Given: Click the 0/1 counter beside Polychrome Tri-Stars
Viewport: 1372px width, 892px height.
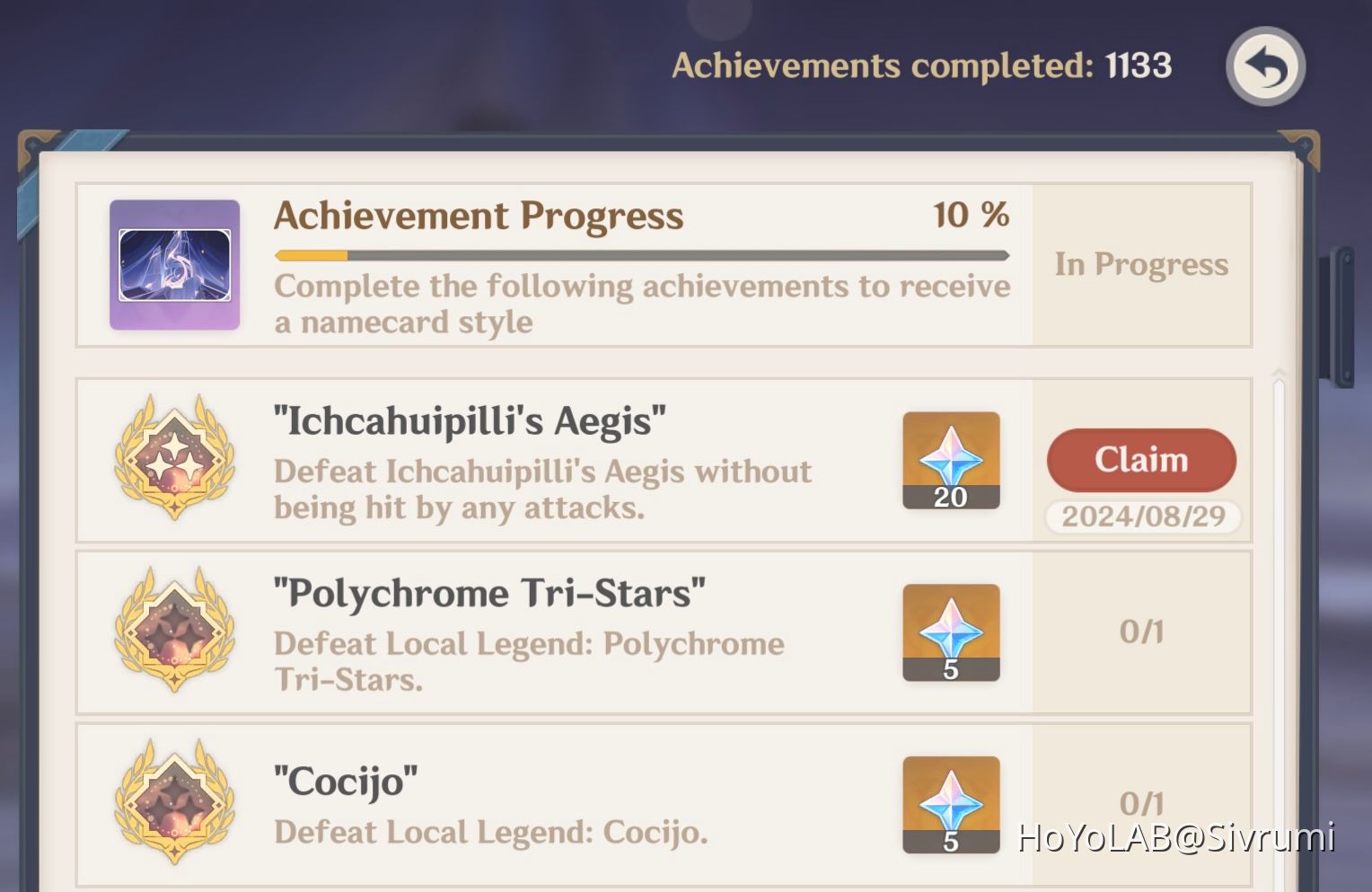Looking at the screenshot, I should click(x=1141, y=632).
